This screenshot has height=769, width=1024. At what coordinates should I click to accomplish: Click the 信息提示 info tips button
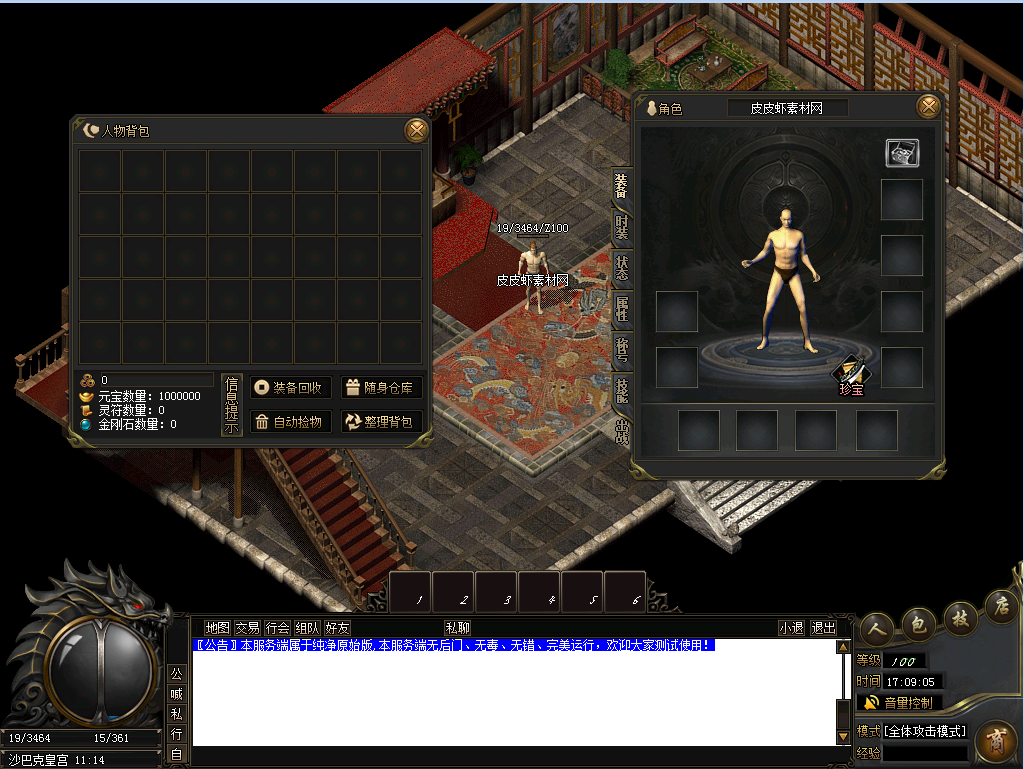point(231,405)
